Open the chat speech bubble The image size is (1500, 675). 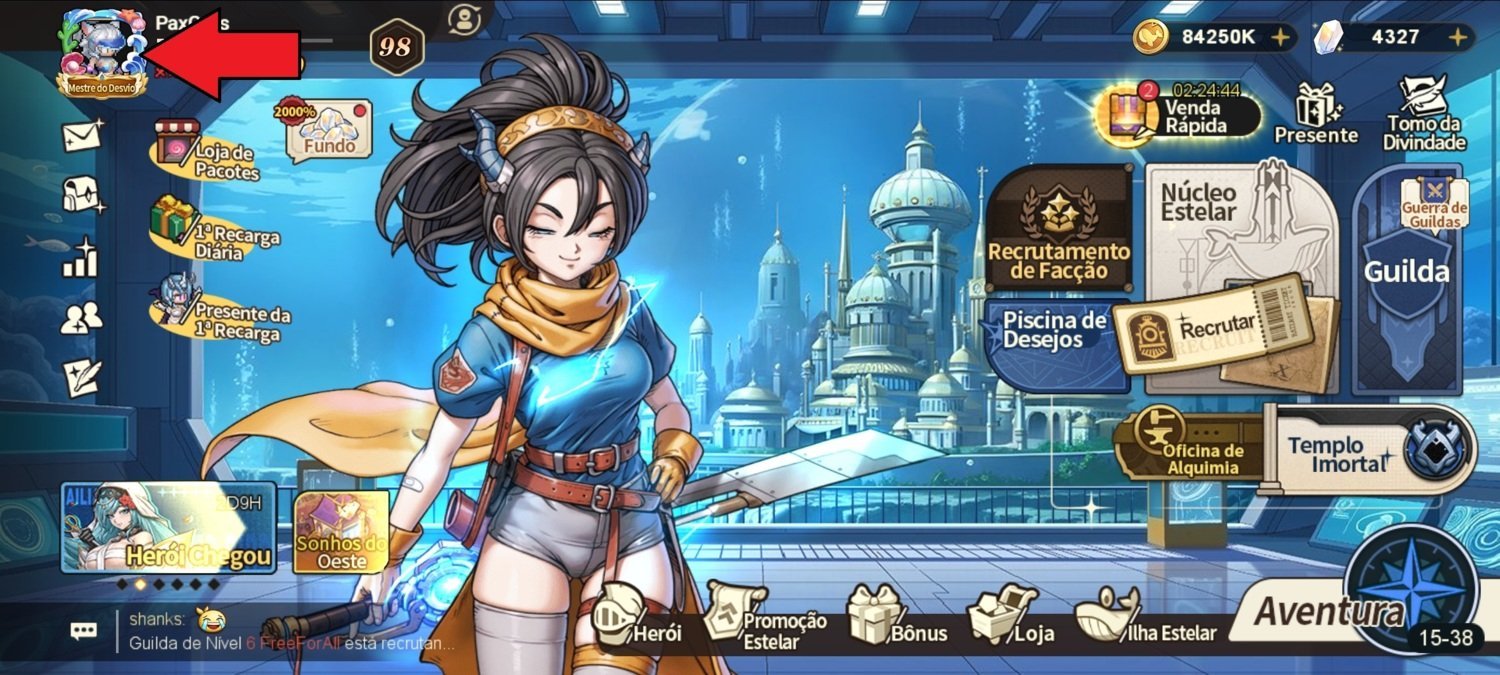[x=83, y=630]
